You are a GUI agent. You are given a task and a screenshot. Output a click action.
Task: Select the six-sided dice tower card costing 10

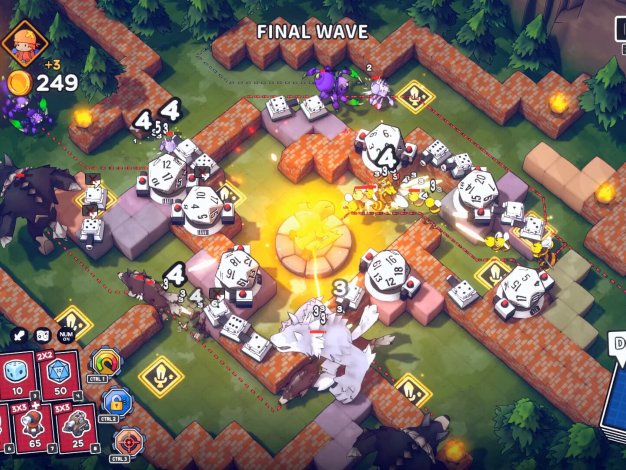point(16,374)
